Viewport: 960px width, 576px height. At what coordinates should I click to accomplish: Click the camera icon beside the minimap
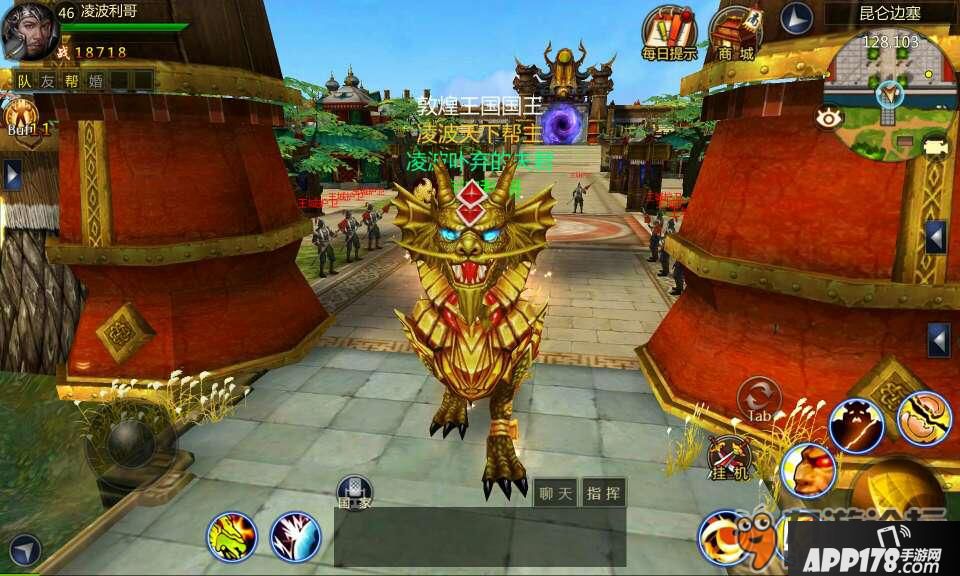935,148
